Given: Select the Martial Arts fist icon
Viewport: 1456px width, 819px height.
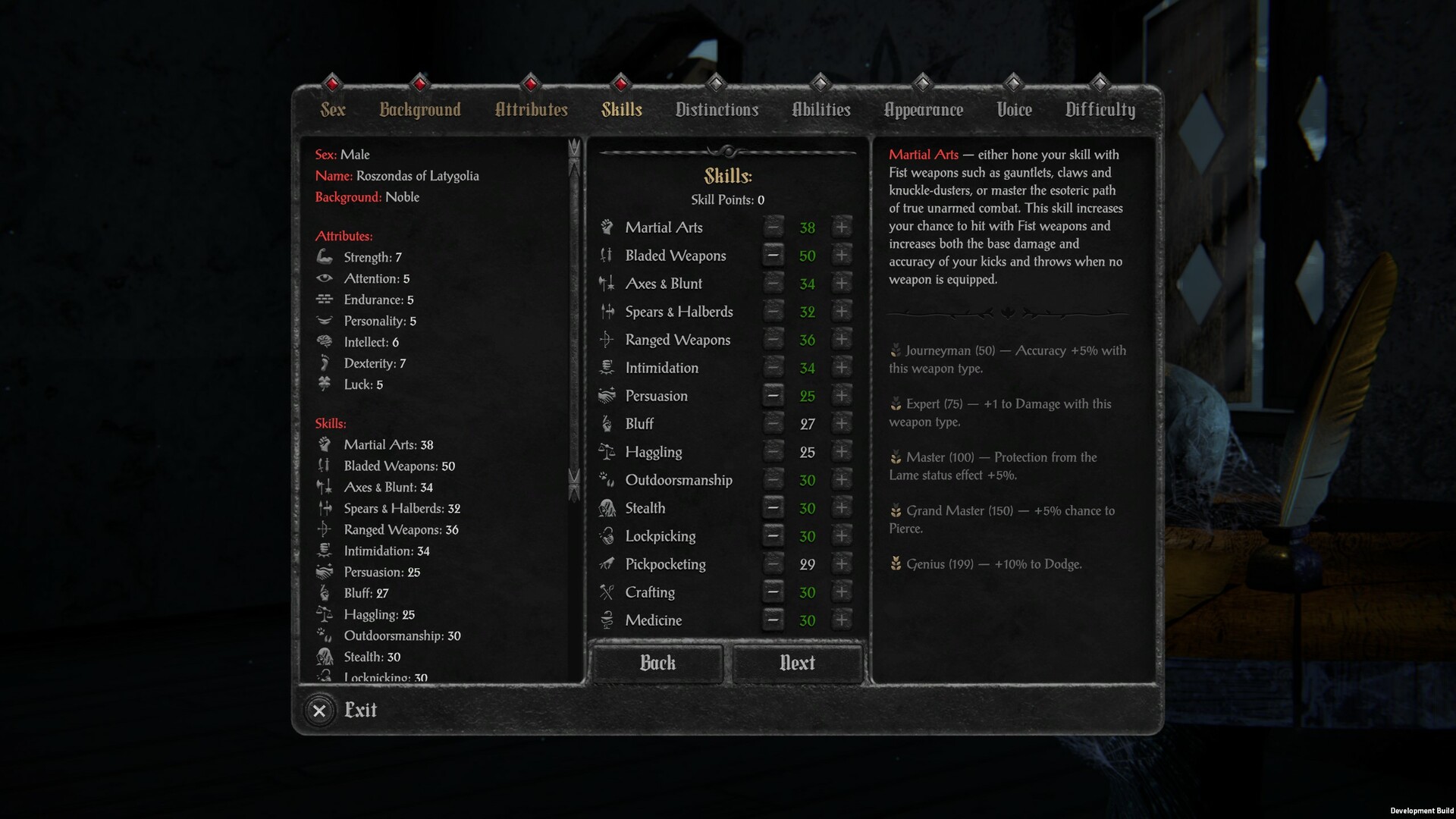Looking at the screenshot, I should 607,227.
